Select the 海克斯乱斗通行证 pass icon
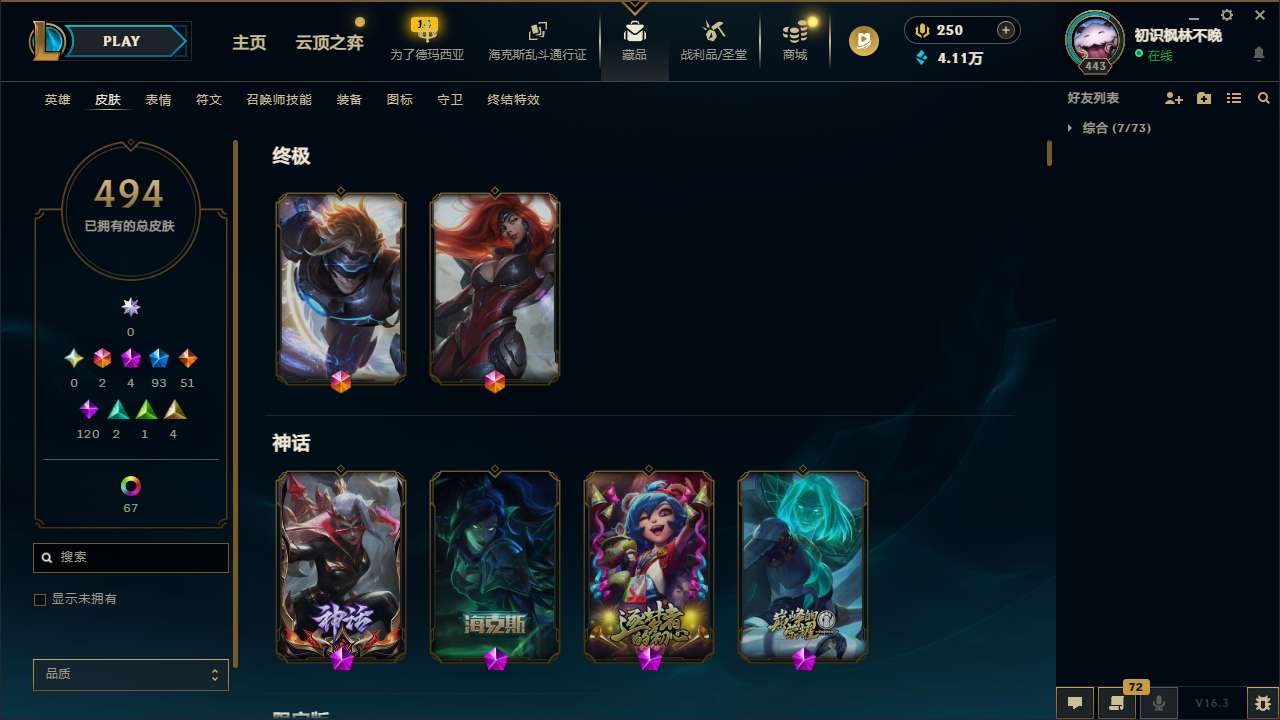The image size is (1280, 720). tap(537, 40)
